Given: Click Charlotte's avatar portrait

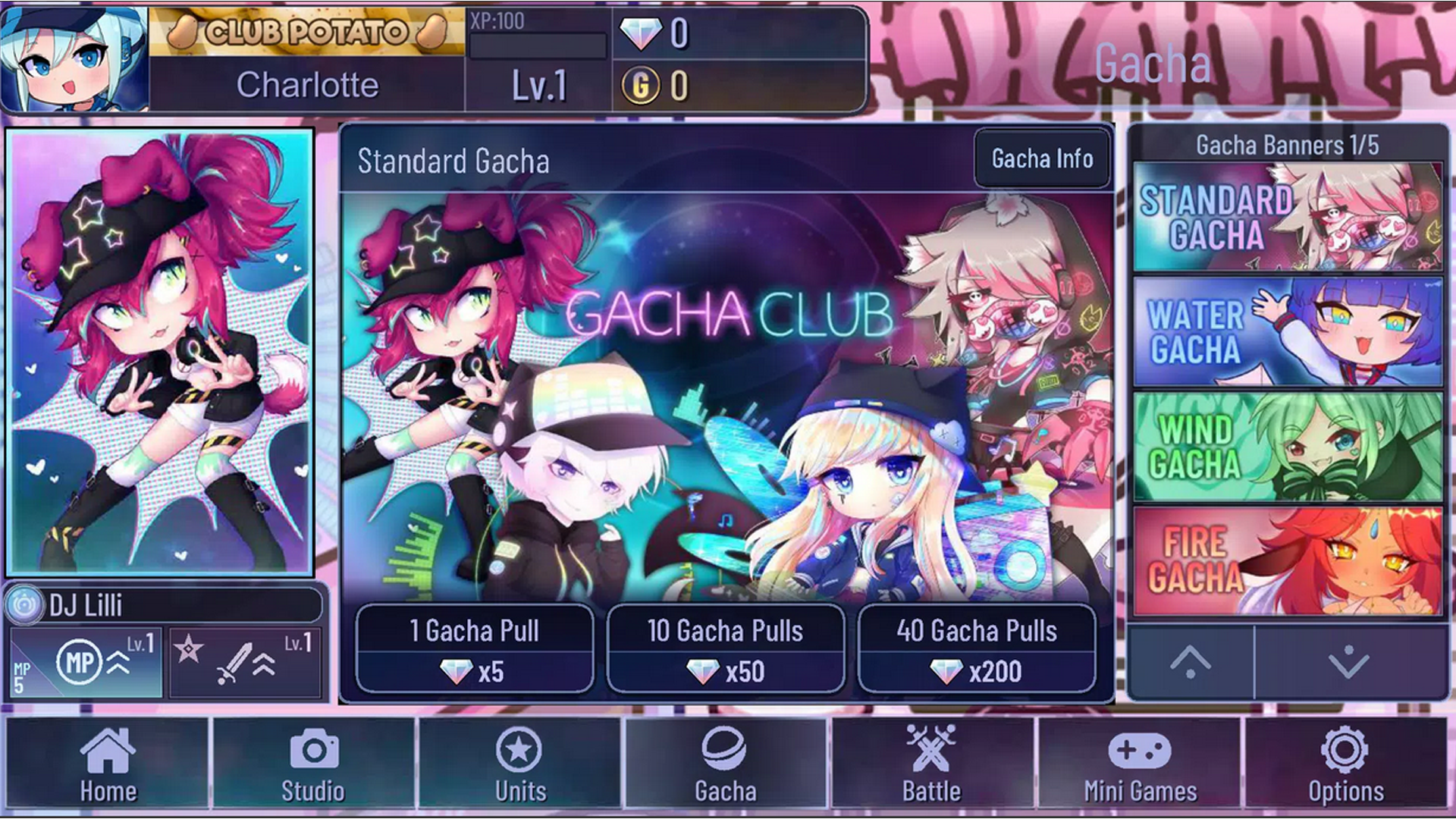Looking at the screenshot, I should coord(74,57).
